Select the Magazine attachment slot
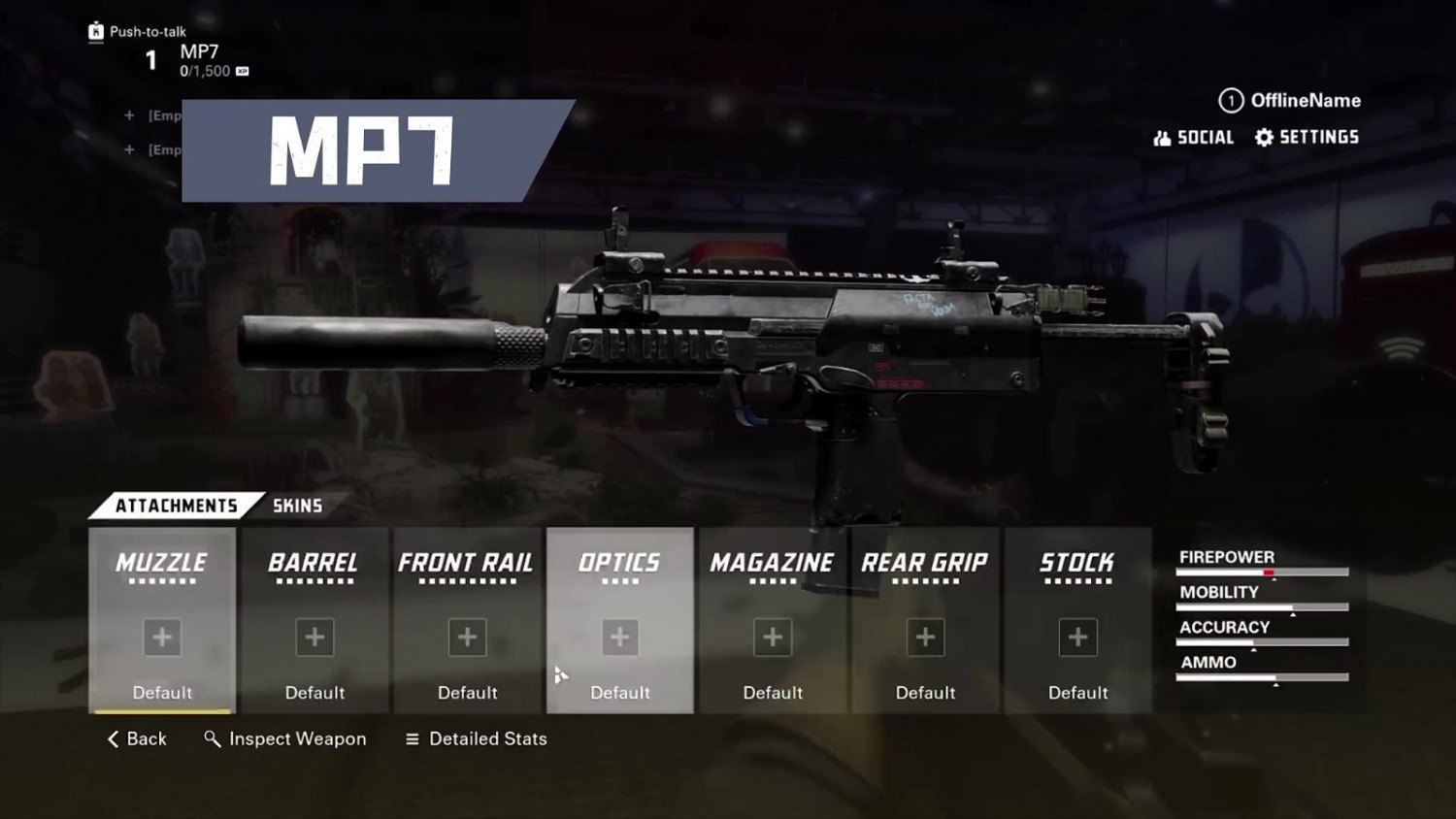 [773, 621]
